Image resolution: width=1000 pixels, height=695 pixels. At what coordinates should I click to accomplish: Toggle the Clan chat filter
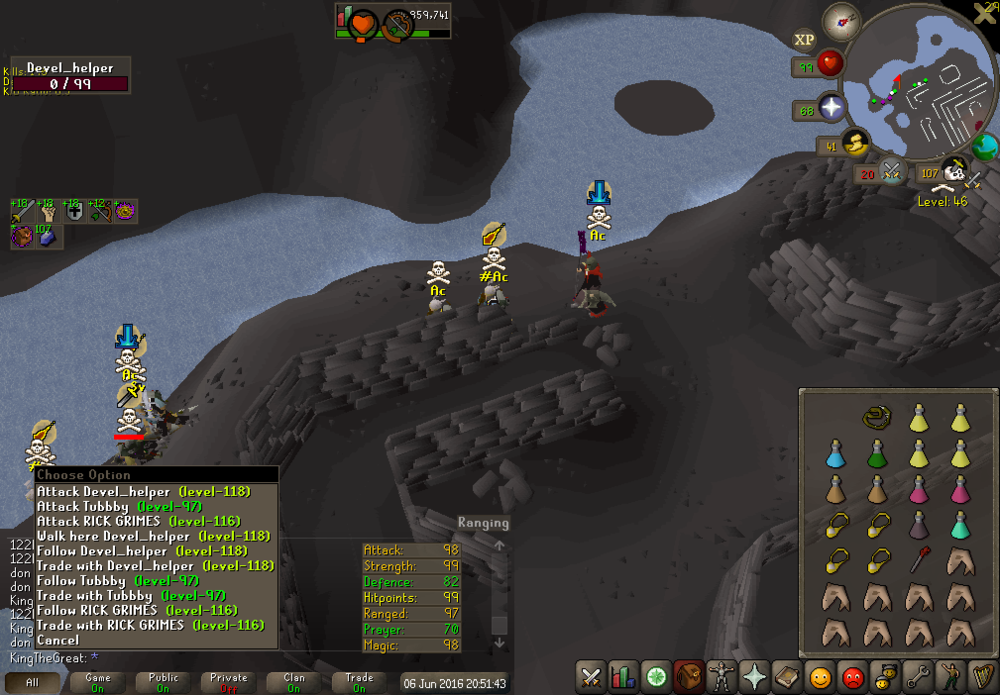[294, 682]
